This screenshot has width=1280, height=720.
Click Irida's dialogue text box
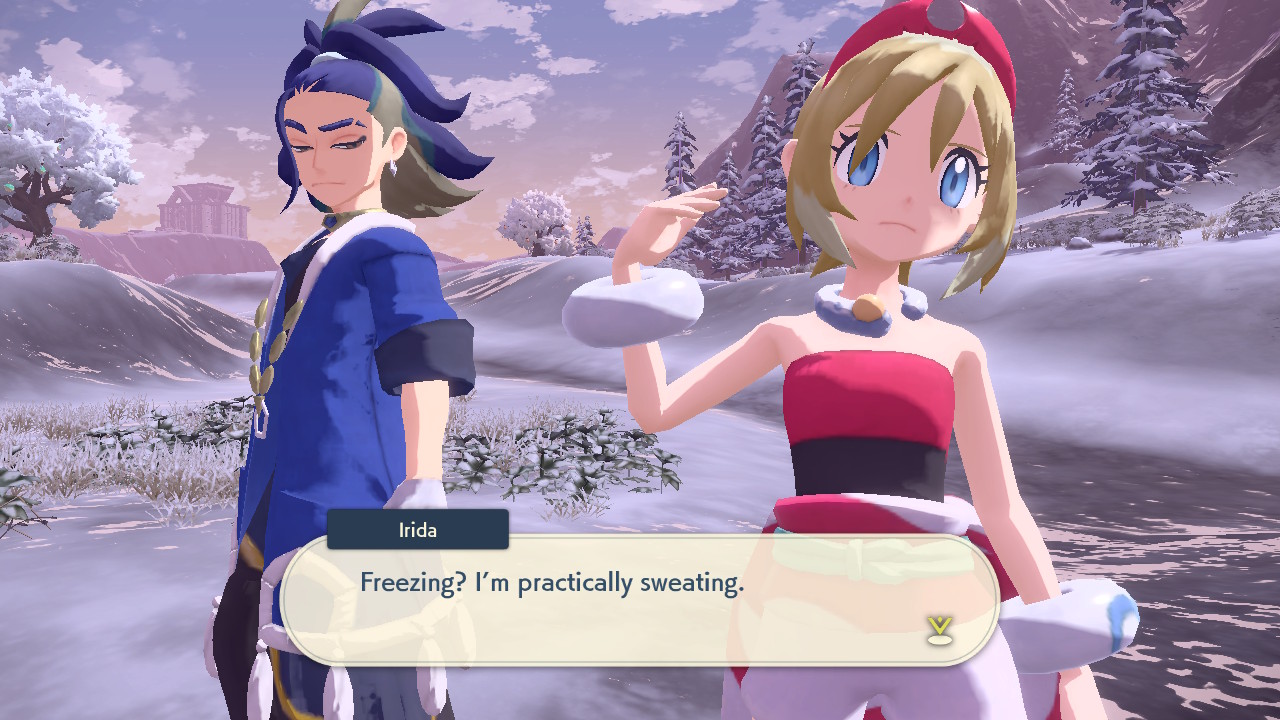640,600
